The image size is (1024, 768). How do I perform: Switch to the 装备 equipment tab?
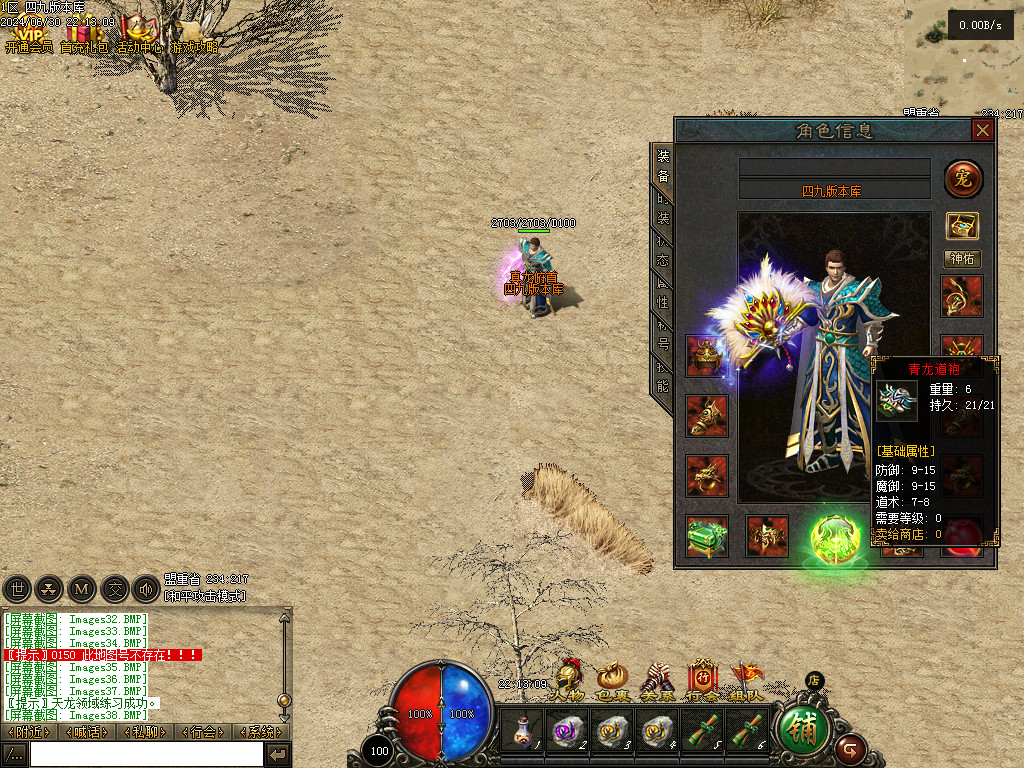pos(663,167)
